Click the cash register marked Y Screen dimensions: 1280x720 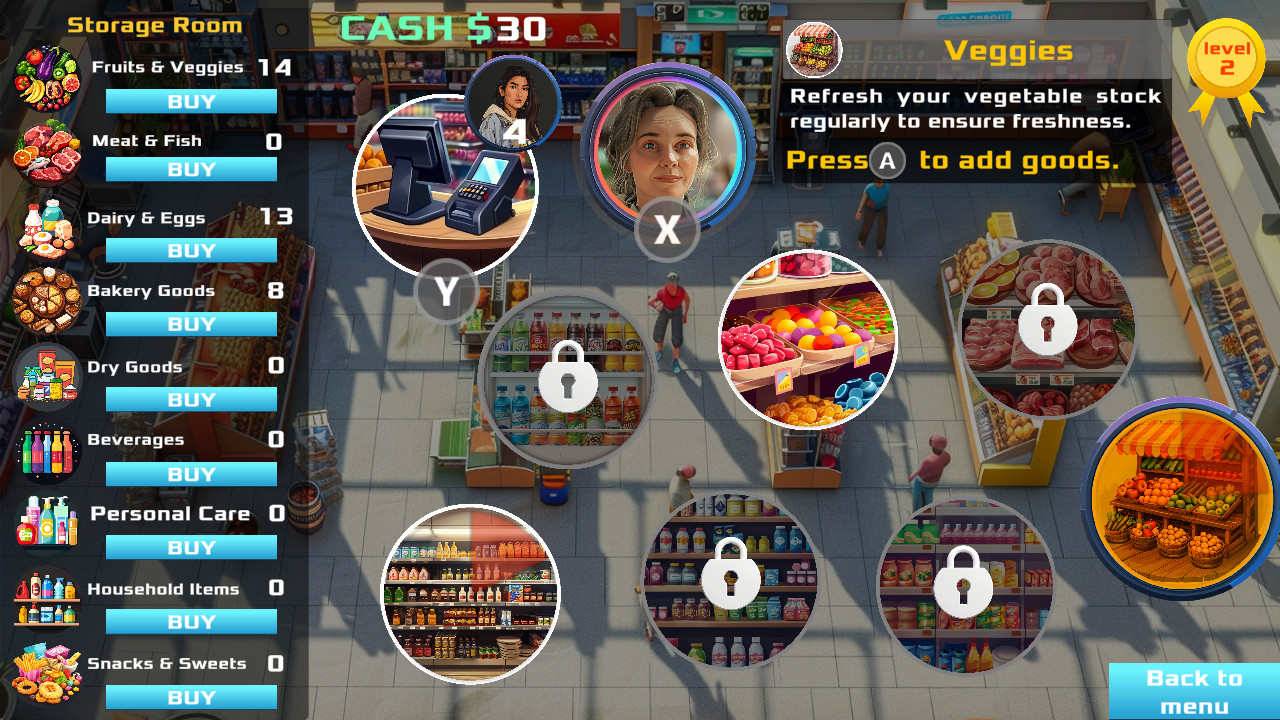444,185
